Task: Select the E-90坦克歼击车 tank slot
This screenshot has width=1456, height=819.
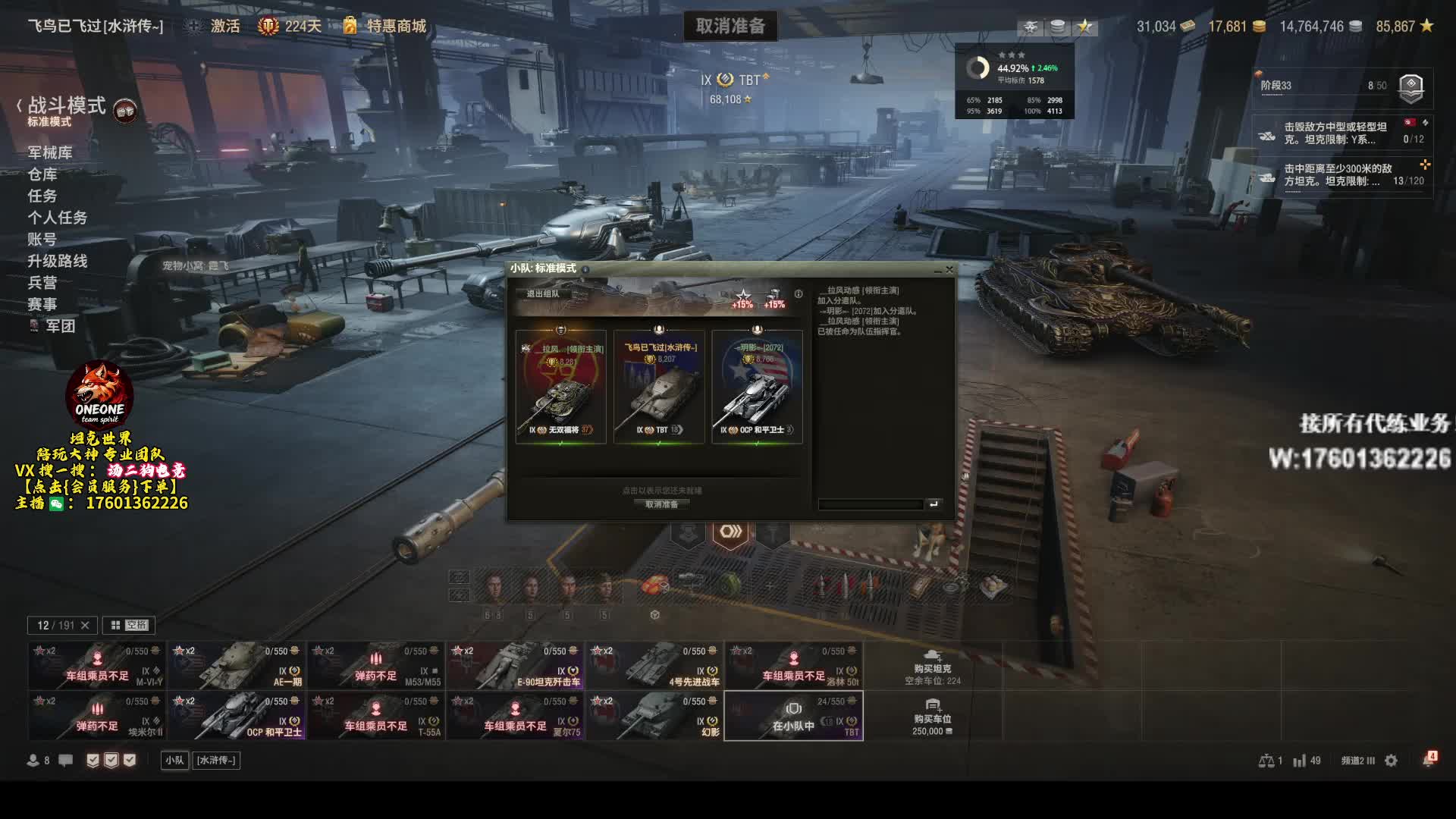Action: [516, 666]
